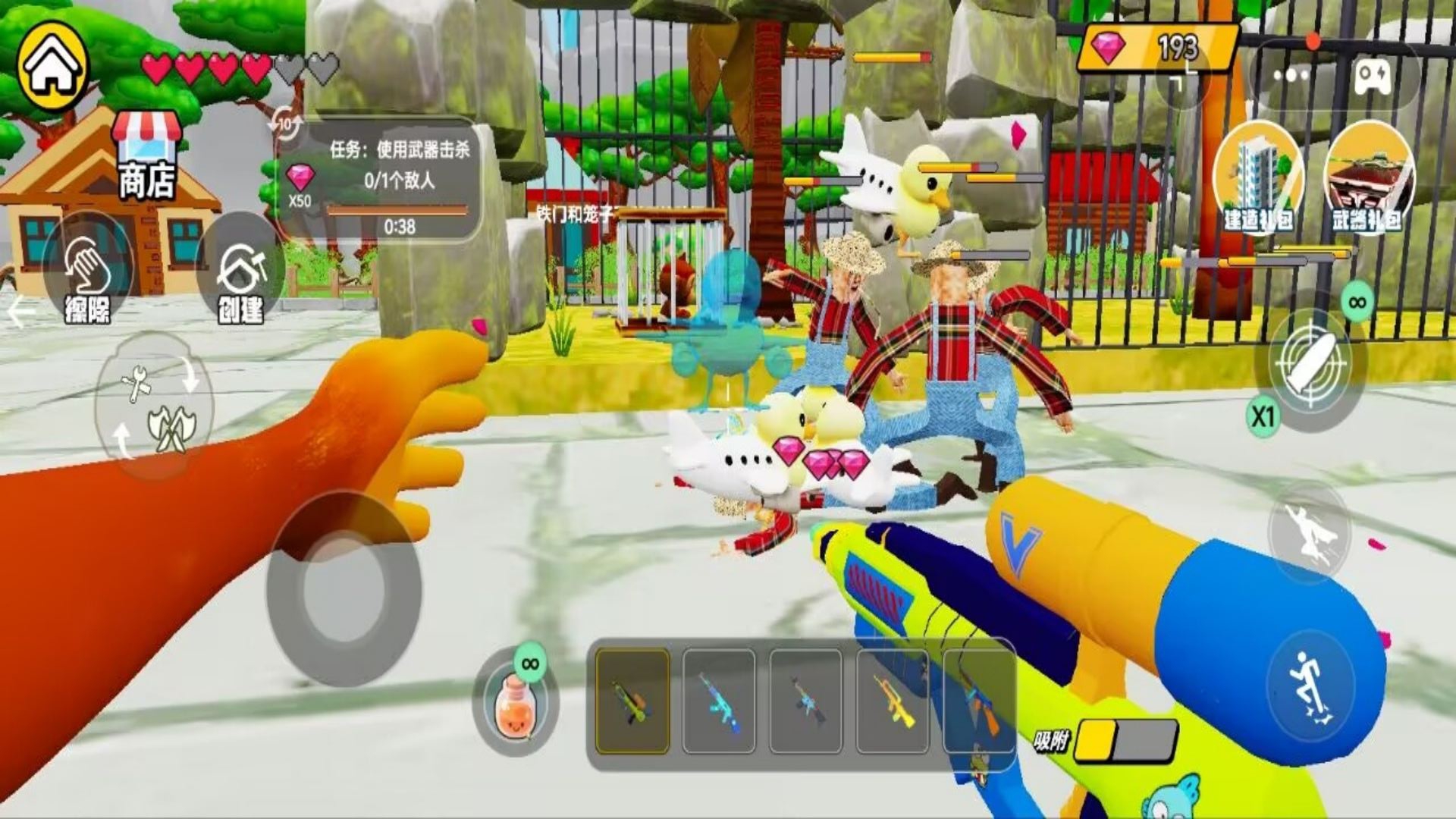Jump with the running figure button
This screenshot has height=819, width=1456.
[x=1310, y=685]
